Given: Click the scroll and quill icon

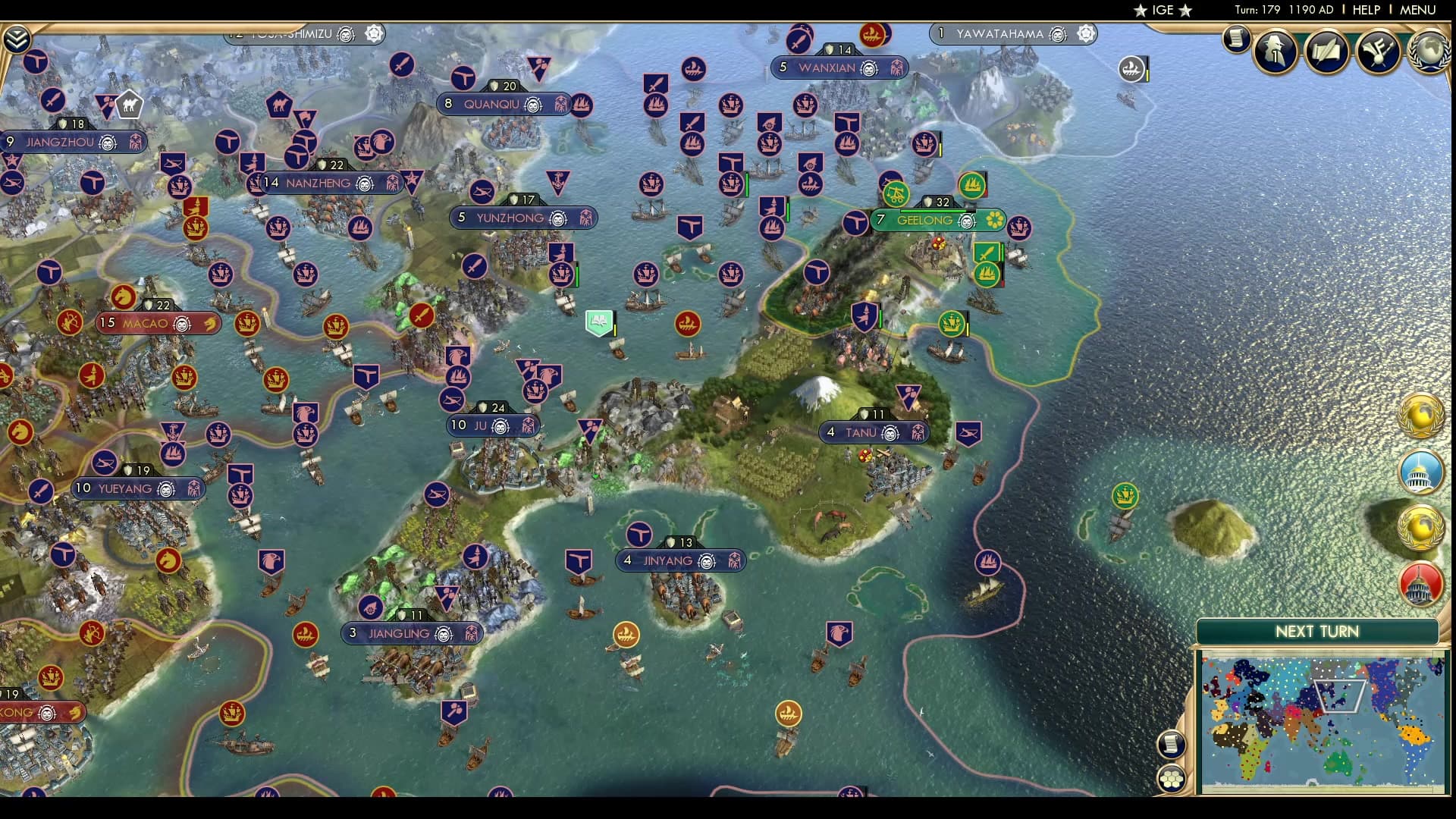Looking at the screenshot, I should (x=1326, y=51).
